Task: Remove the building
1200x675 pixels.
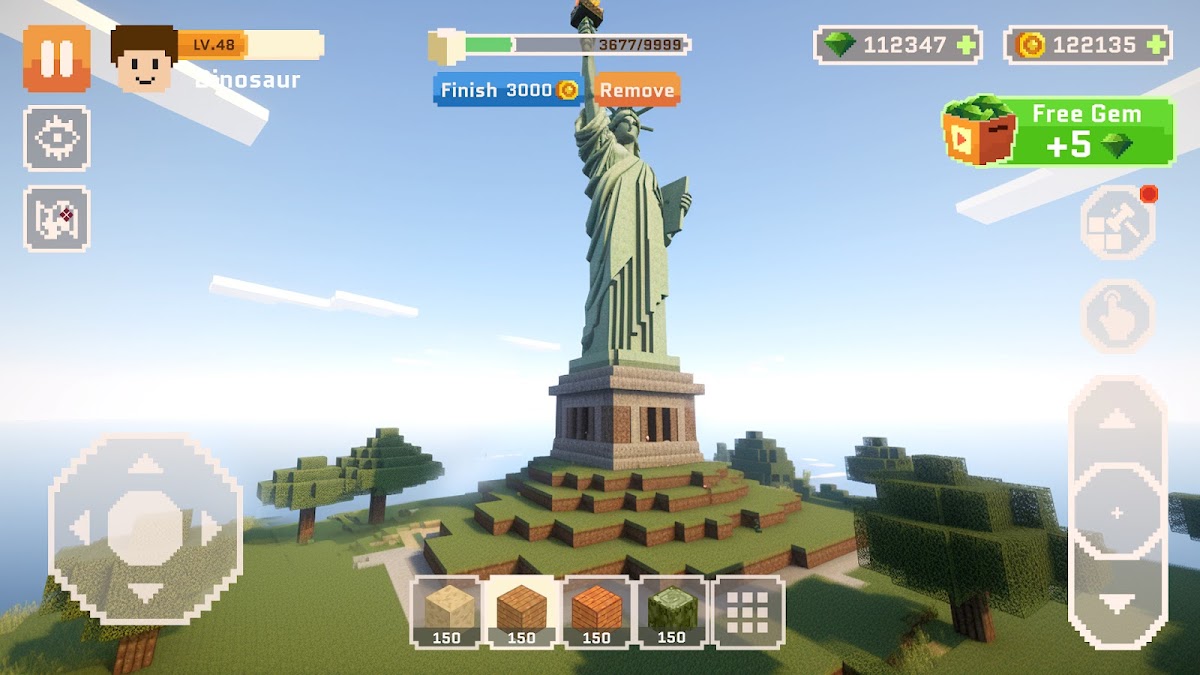Action: click(x=637, y=90)
